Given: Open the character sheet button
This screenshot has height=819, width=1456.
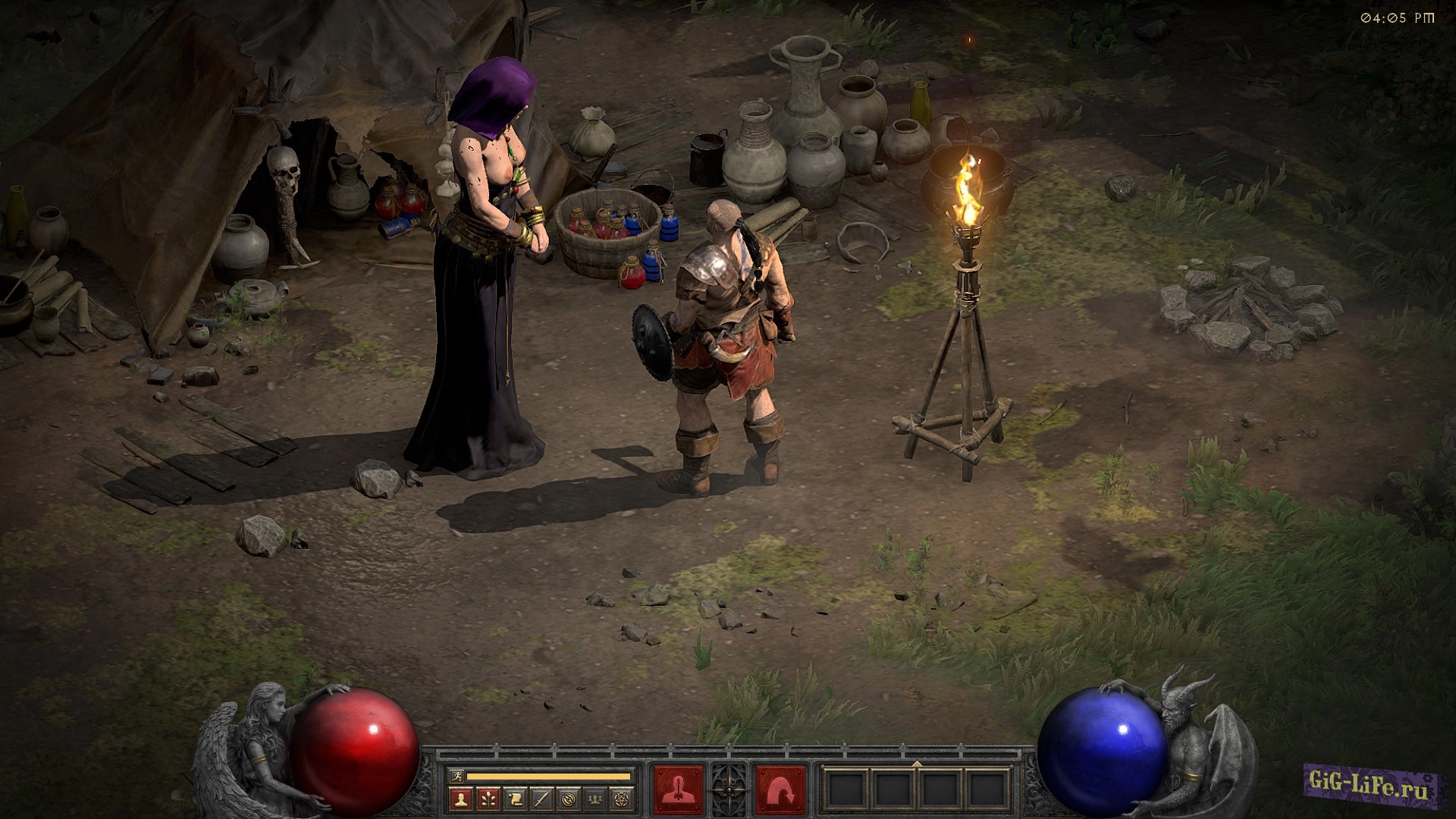Looking at the screenshot, I should (x=461, y=799).
